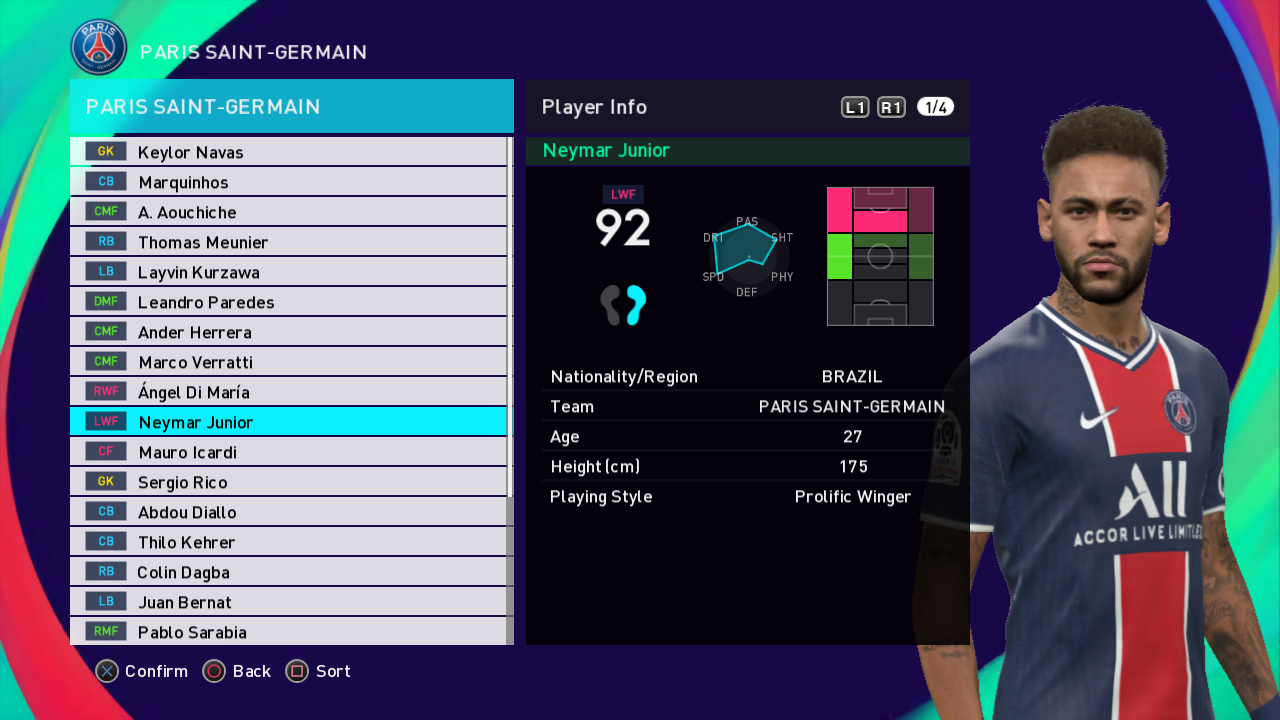Select Keylor Navas from the squad list
The width and height of the screenshot is (1280, 720).
[288, 152]
